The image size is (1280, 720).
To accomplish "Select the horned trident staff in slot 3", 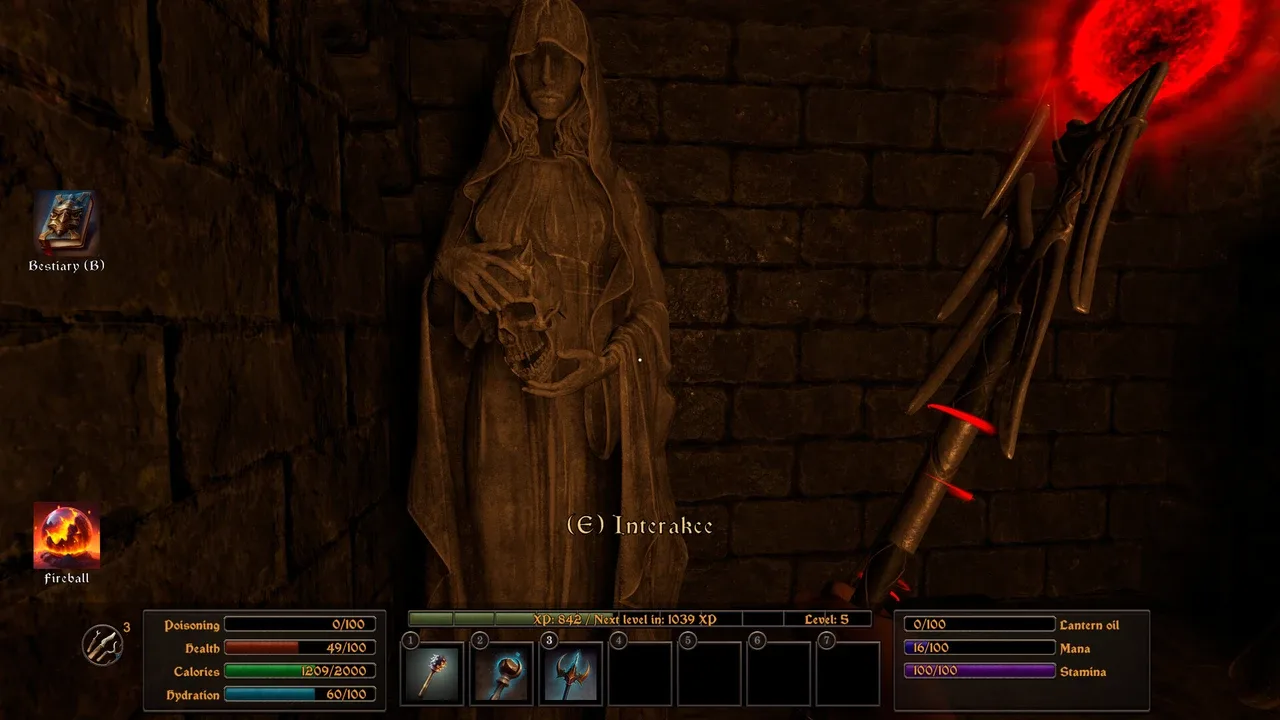I will pos(572,673).
